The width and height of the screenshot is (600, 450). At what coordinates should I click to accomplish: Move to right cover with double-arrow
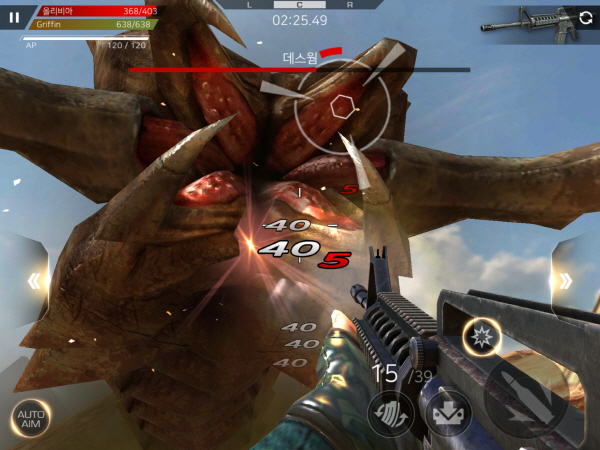(567, 281)
